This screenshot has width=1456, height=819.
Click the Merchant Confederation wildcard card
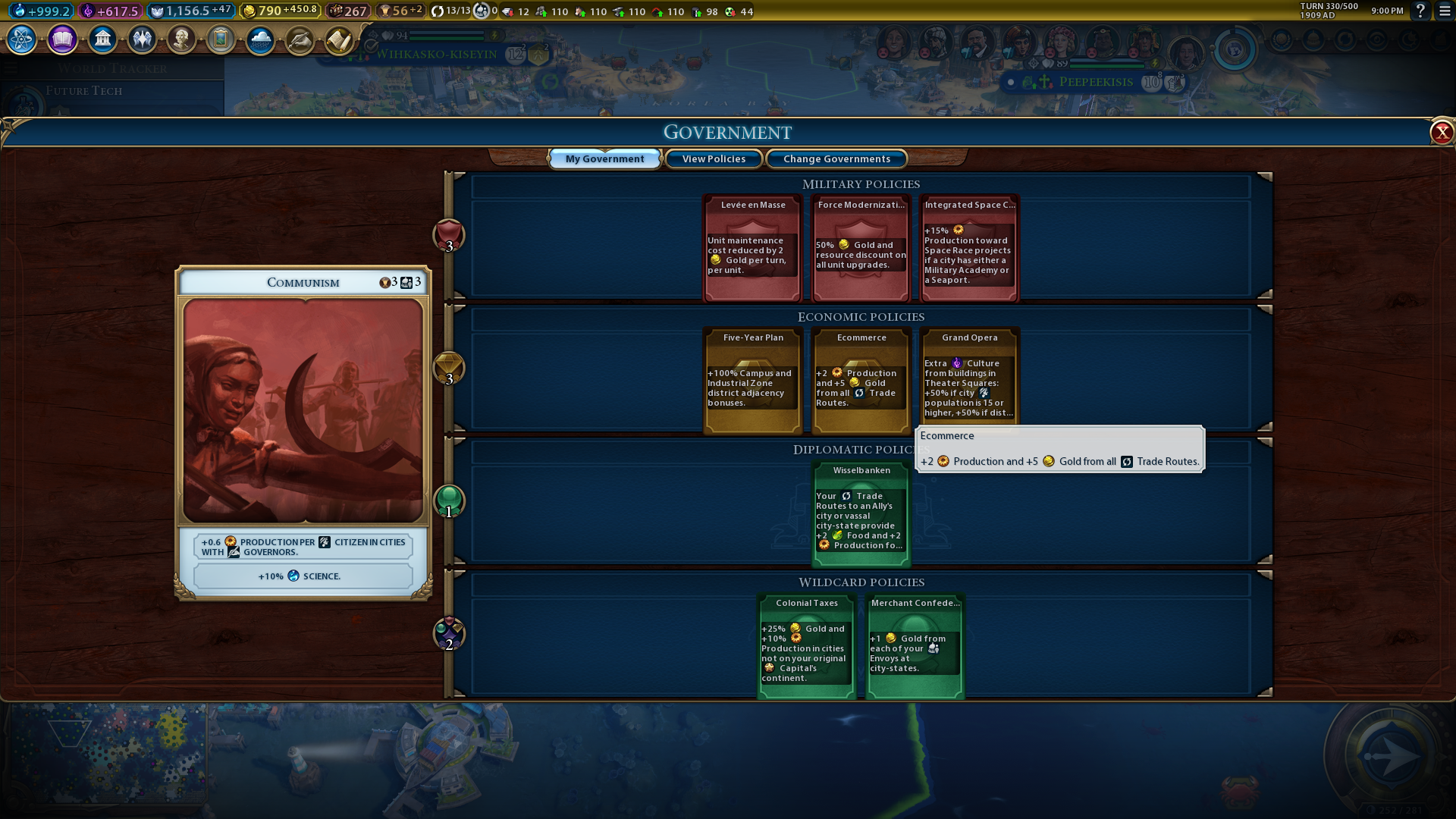point(915,646)
